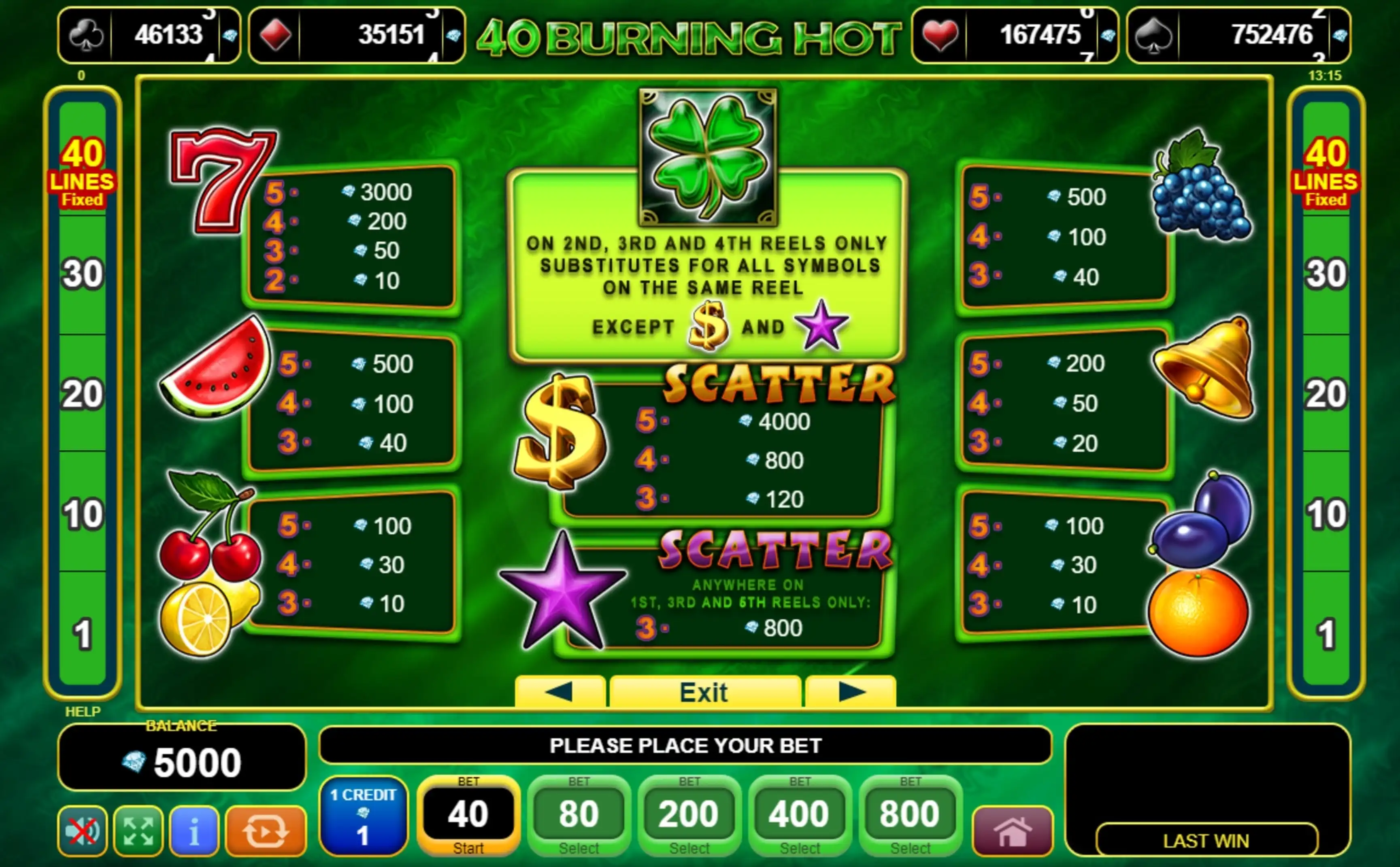This screenshot has height=867, width=1400.
Task: Select the 80 bet button
Action: click(579, 815)
